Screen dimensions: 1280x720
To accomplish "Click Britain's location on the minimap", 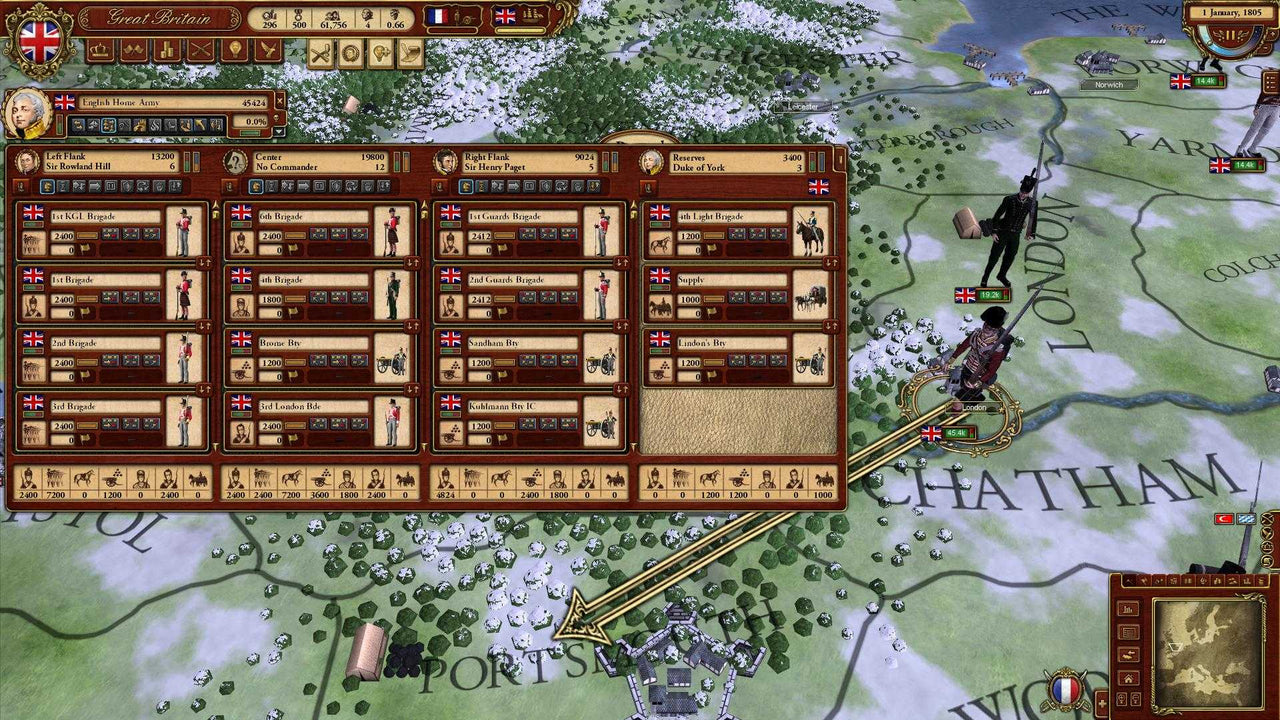I will pyautogui.click(x=1176, y=647).
